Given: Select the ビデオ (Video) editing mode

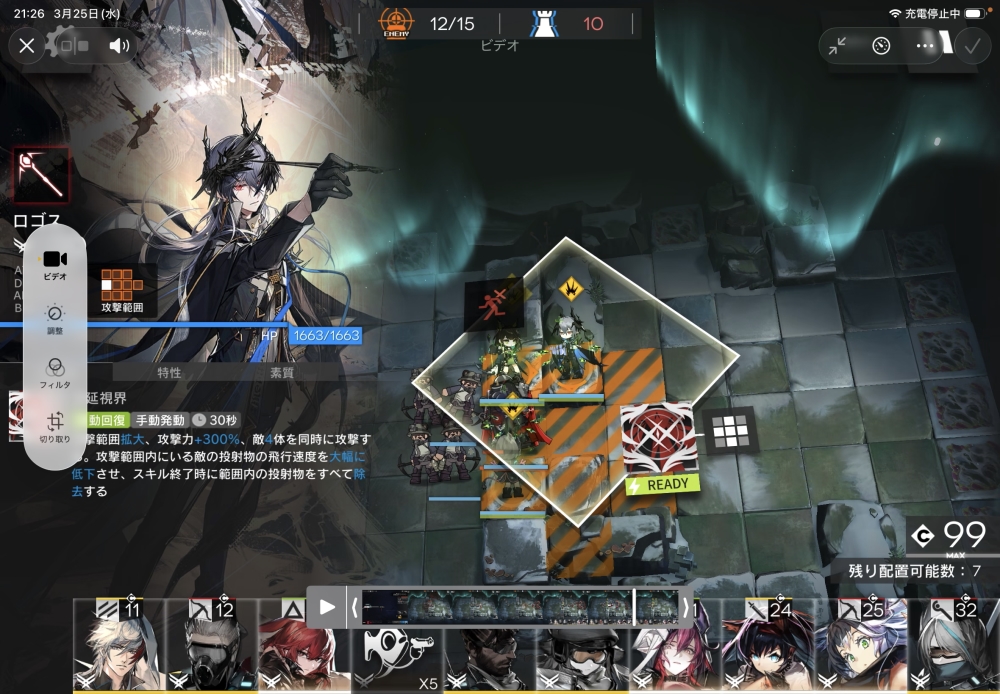Looking at the screenshot, I should pos(55,265).
